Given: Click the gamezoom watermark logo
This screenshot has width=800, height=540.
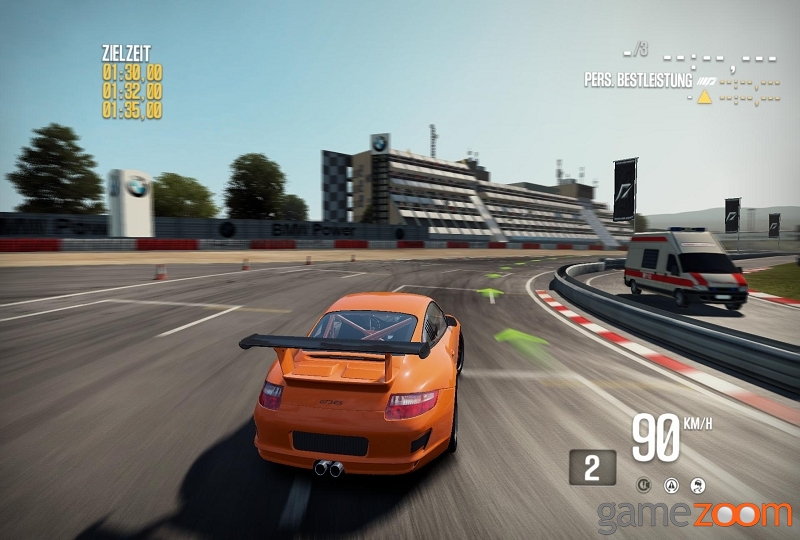Looking at the screenshot, I should [x=693, y=514].
